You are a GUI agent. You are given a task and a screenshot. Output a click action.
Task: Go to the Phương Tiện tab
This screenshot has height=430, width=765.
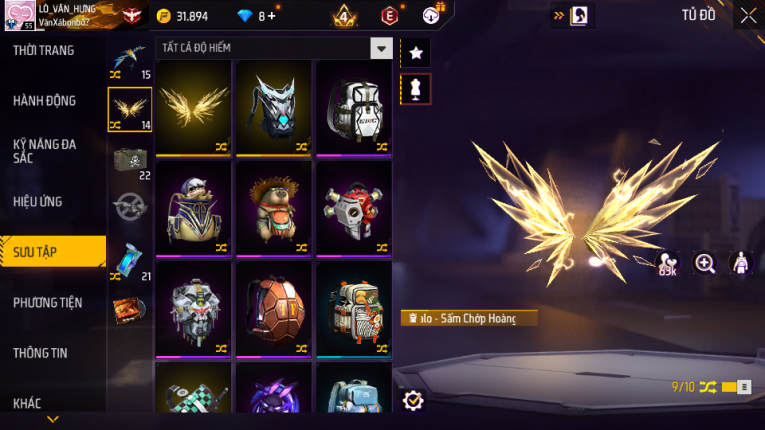point(48,302)
